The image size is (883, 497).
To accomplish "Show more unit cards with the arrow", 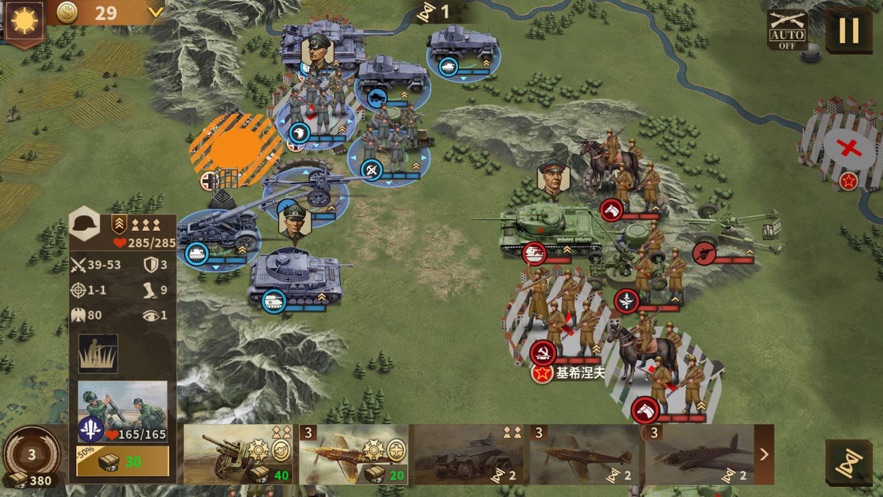I will (x=764, y=455).
